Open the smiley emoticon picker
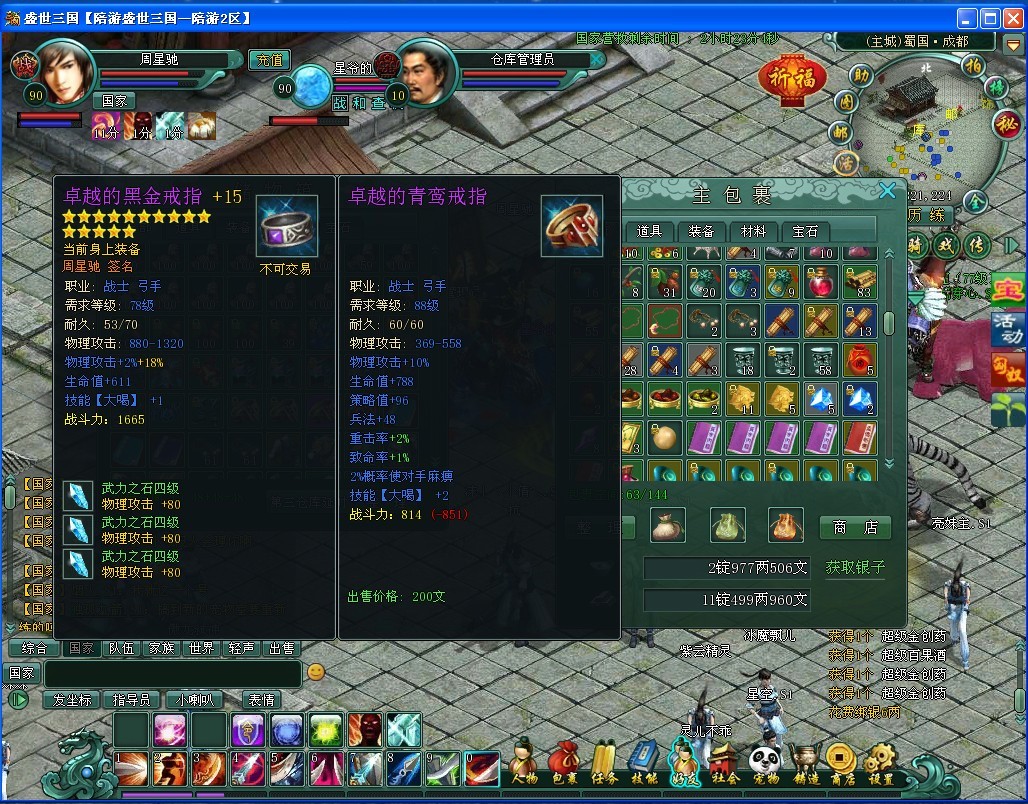Viewport: 1028px width, 804px height. click(x=315, y=672)
